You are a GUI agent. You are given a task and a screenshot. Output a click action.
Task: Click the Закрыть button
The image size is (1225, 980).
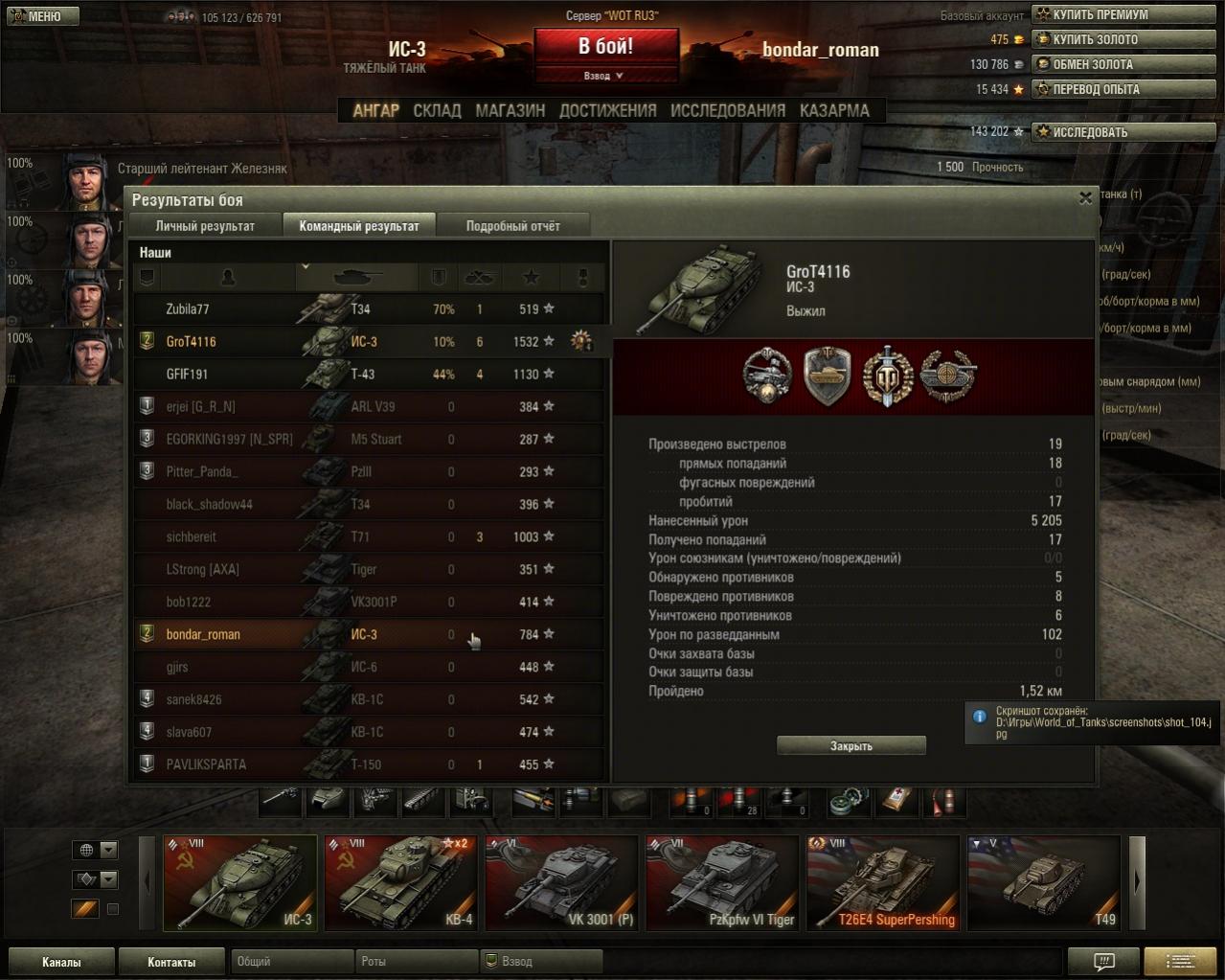851,745
